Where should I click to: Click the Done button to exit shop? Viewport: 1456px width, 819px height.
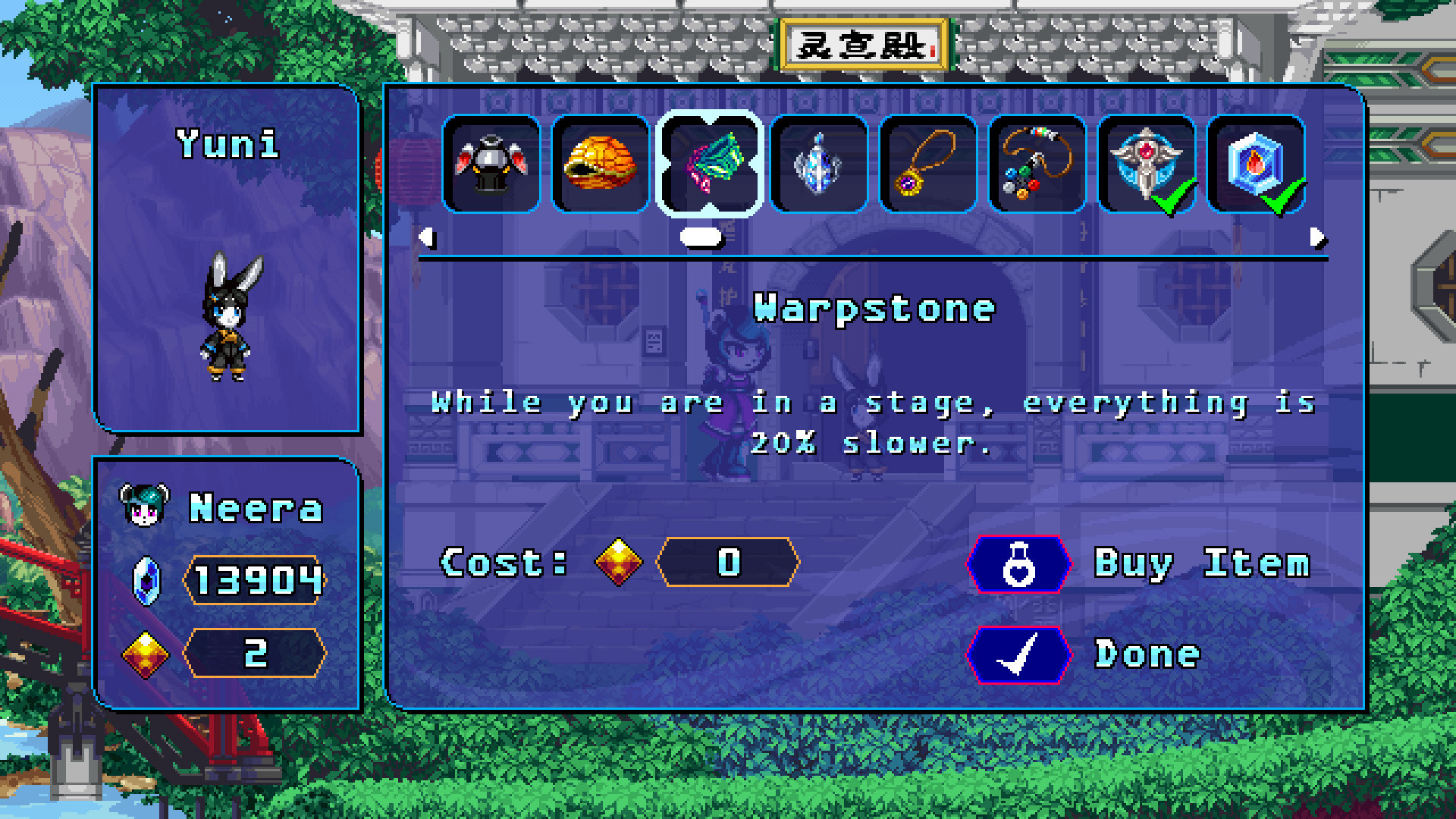pos(1084,654)
